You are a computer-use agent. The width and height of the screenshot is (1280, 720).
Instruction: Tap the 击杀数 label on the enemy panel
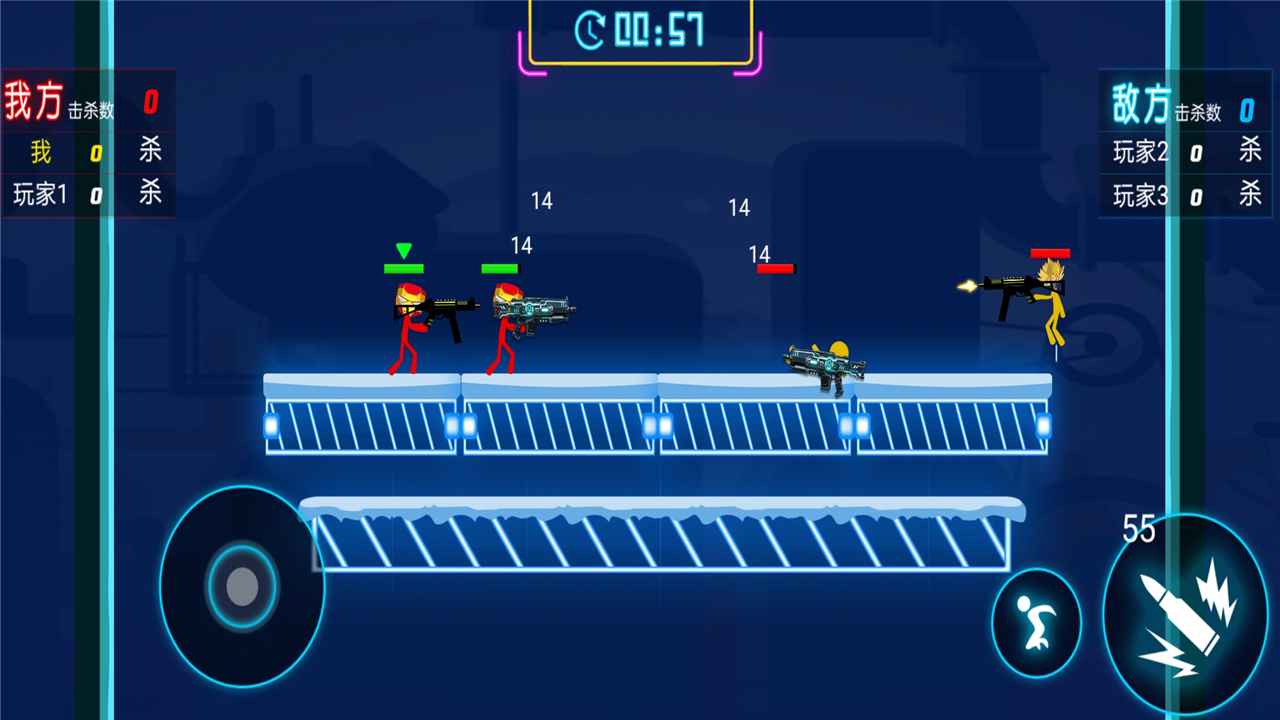pos(1196,112)
